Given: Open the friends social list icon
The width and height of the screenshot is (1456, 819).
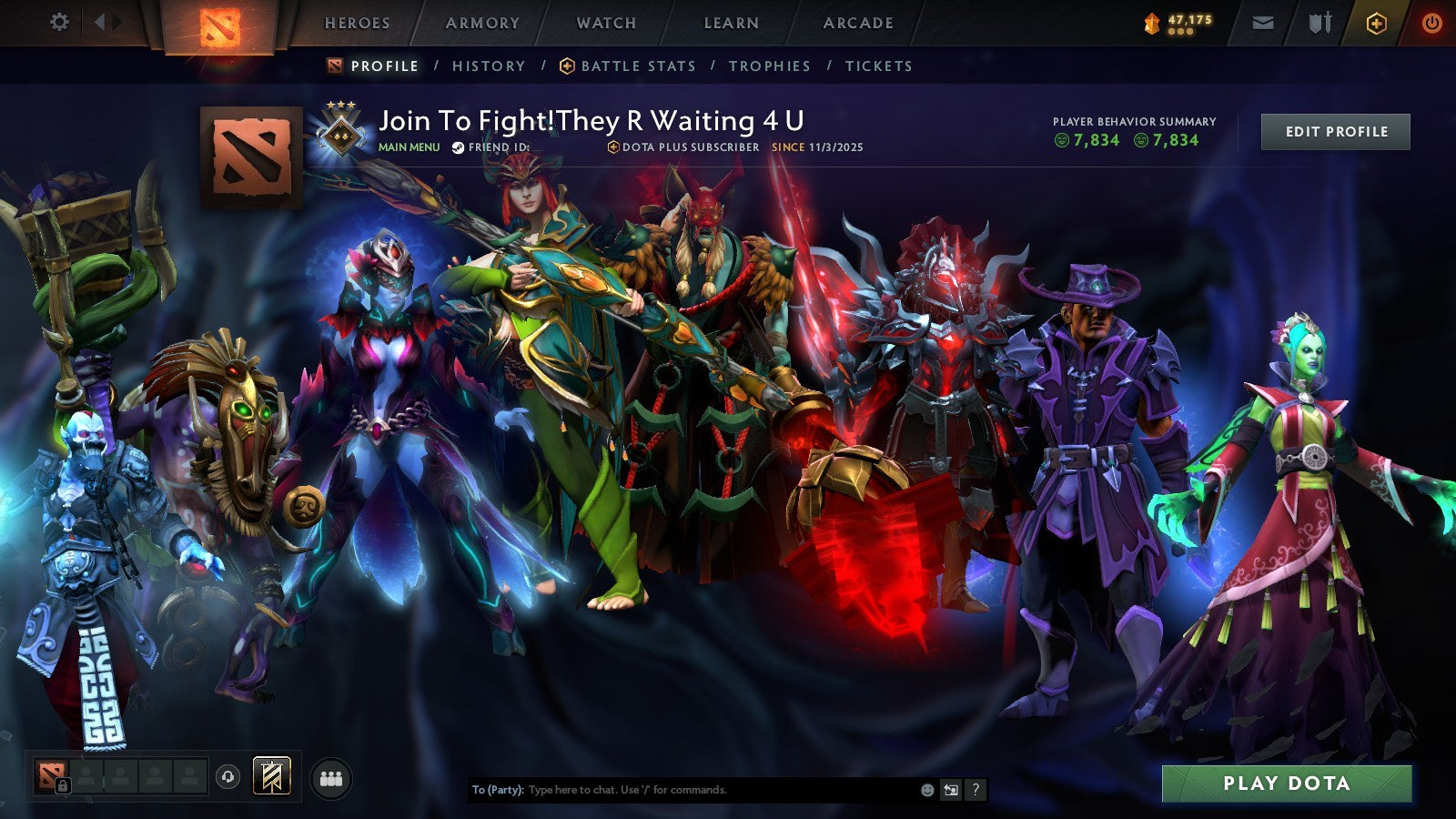Looking at the screenshot, I should click(332, 778).
